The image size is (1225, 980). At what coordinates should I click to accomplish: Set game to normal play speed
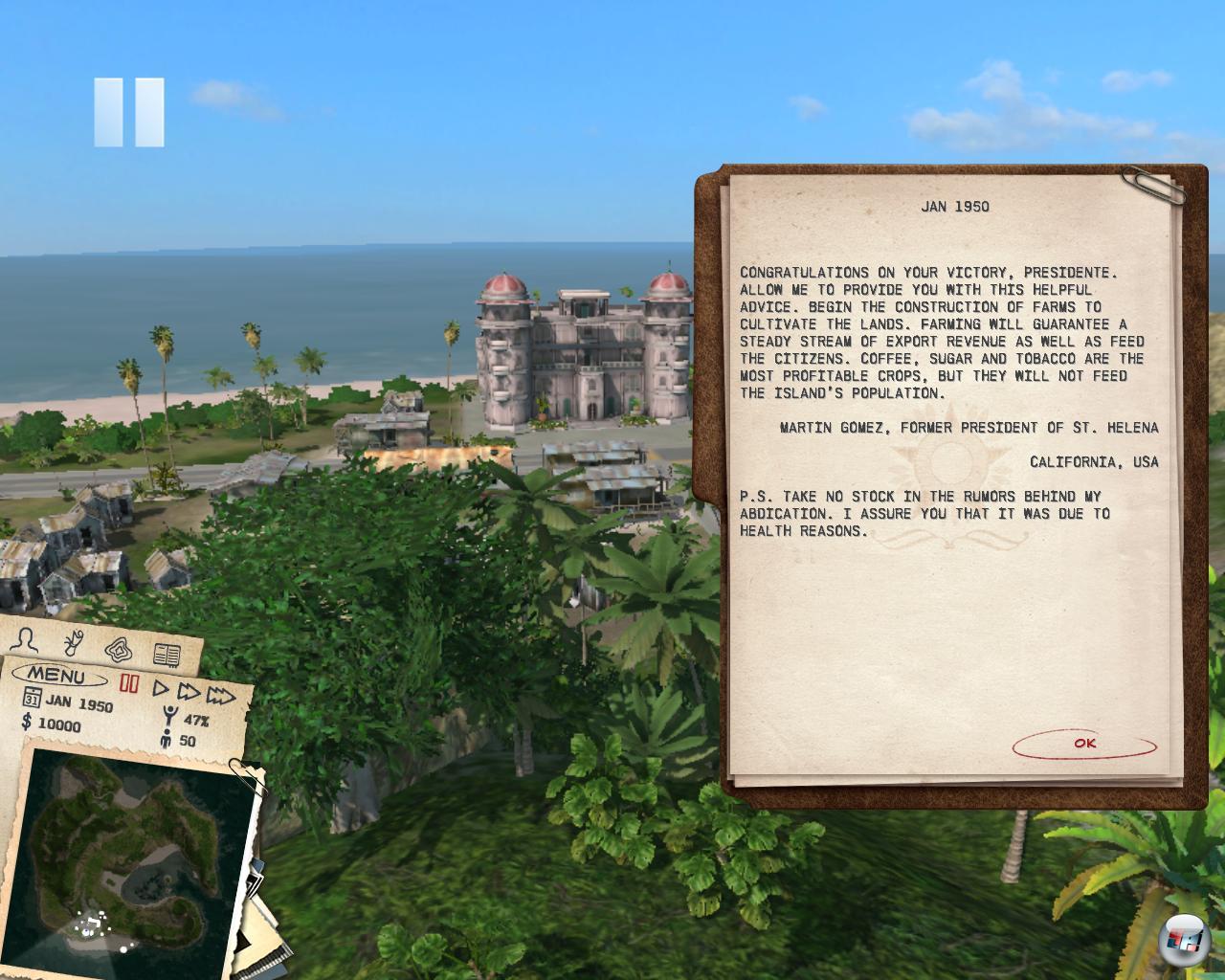tap(161, 687)
